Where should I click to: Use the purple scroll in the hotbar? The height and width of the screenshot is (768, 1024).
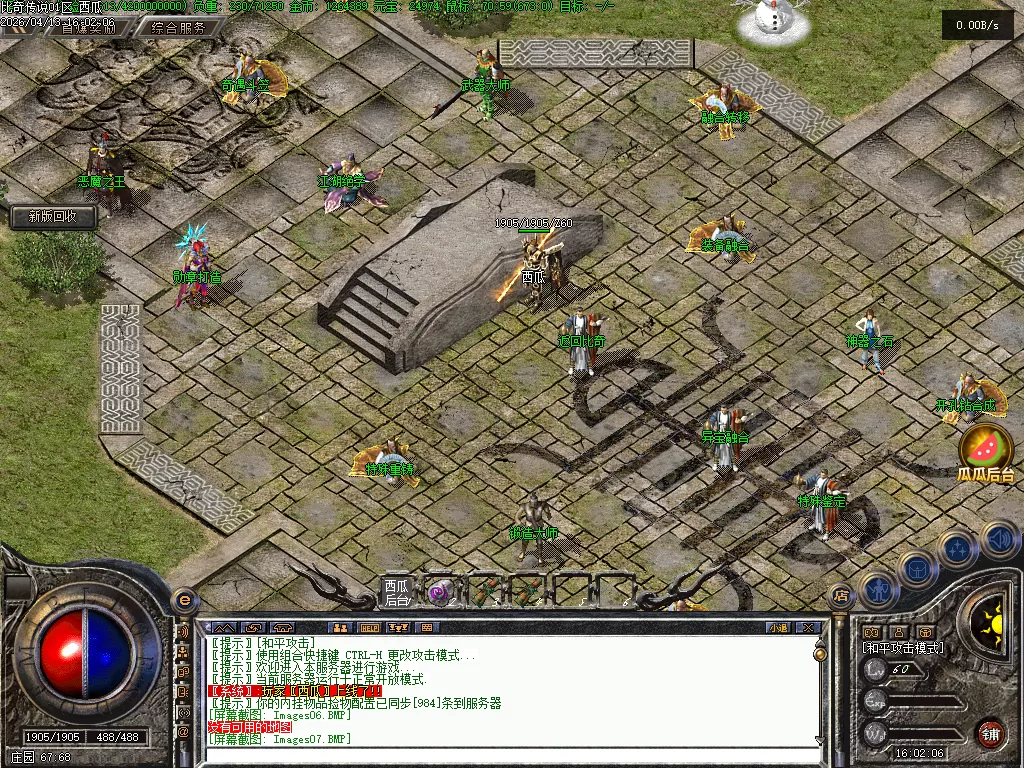coord(438,592)
